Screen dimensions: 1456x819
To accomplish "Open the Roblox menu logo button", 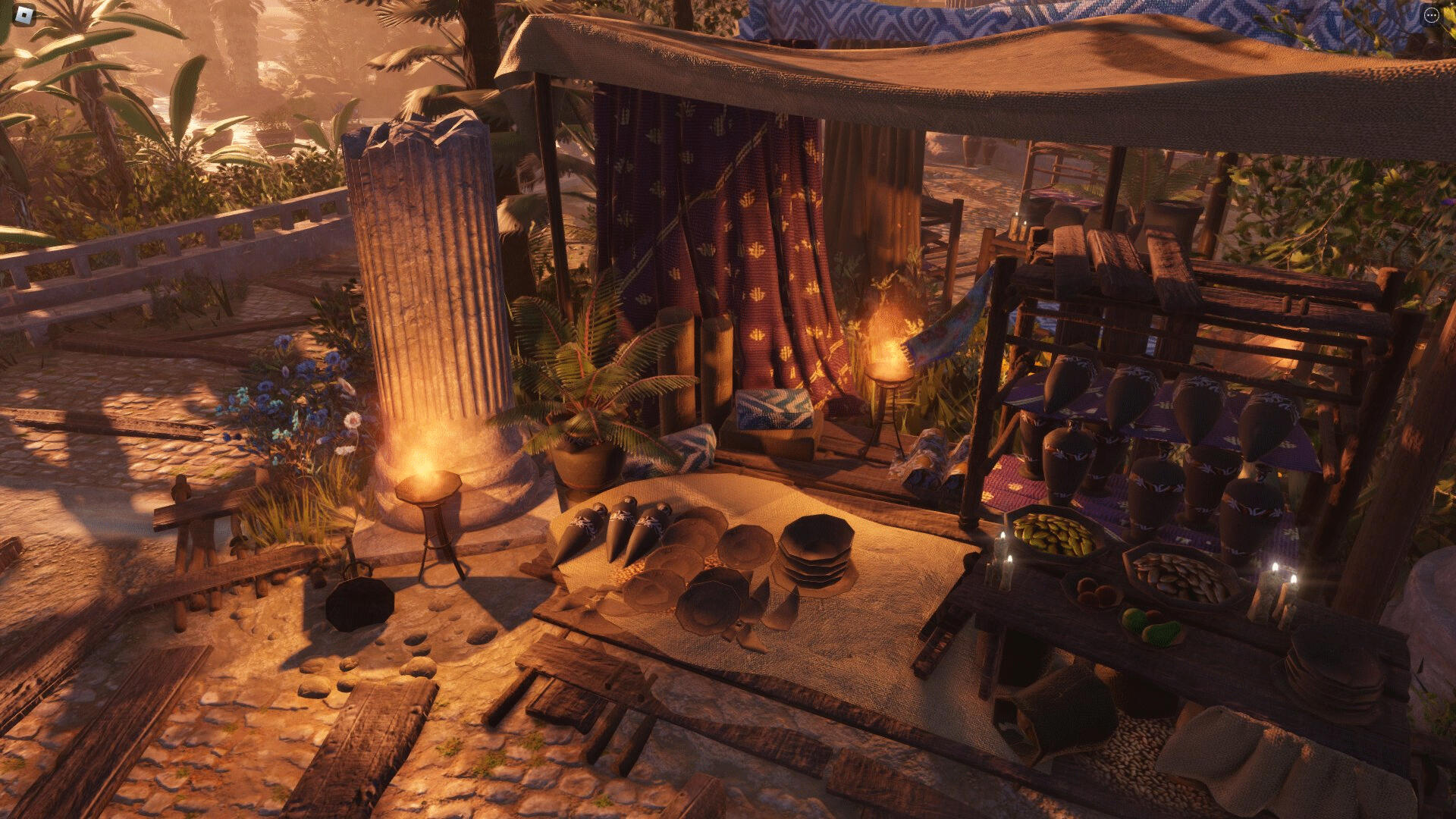I will coord(24,14).
